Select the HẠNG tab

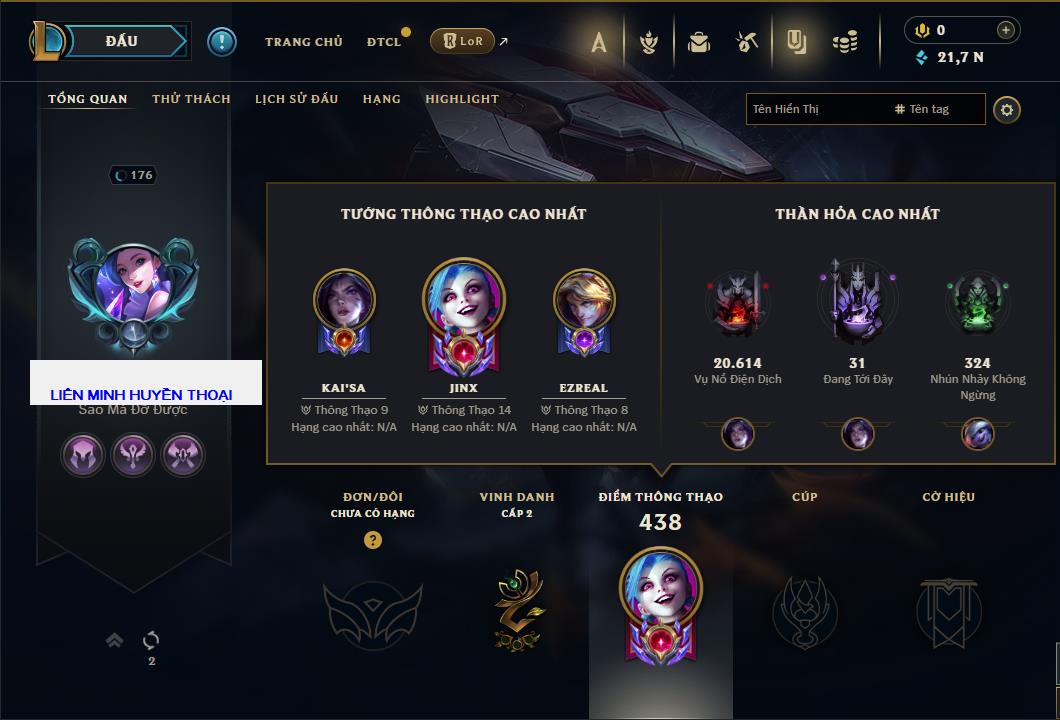point(381,99)
